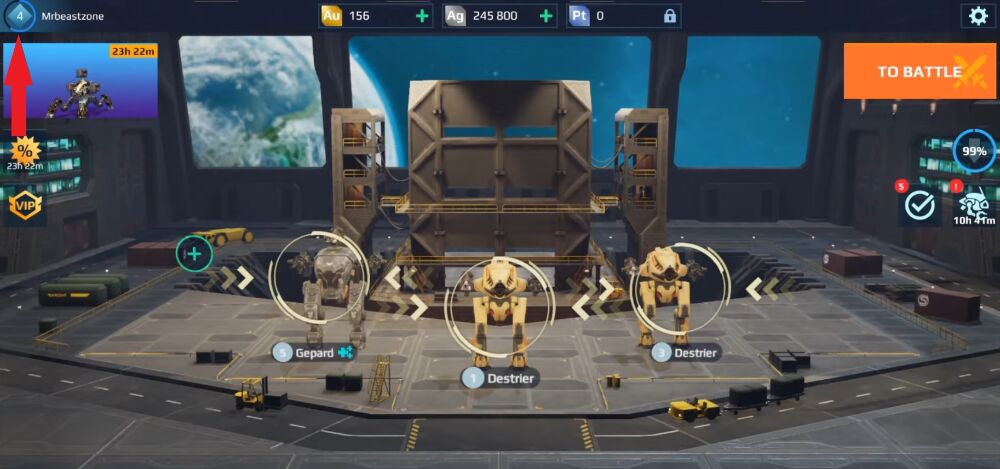Open the VIP membership badge

[24, 205]
